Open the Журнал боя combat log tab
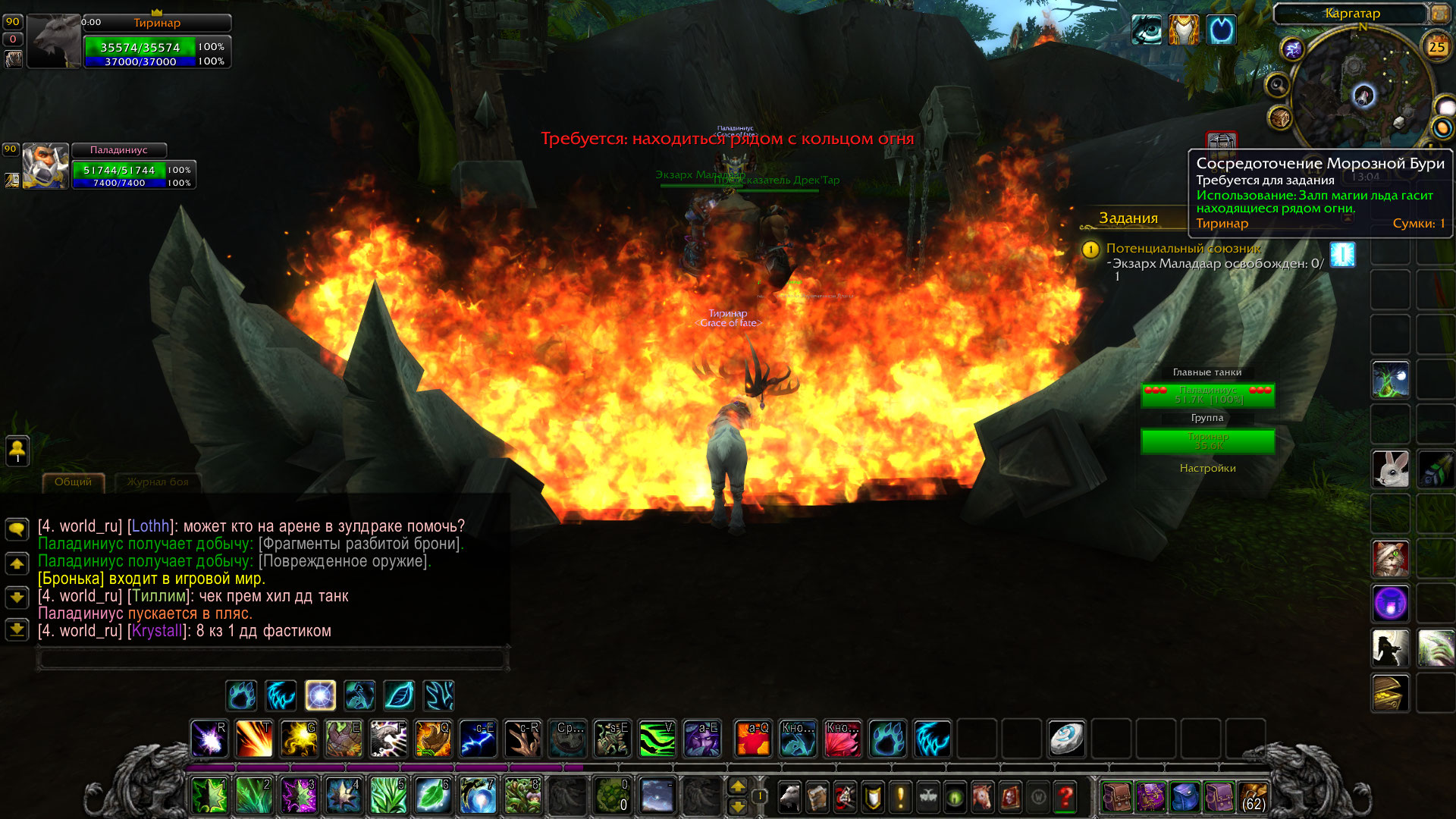This screenshot has height=819, width=1456. 158,482
